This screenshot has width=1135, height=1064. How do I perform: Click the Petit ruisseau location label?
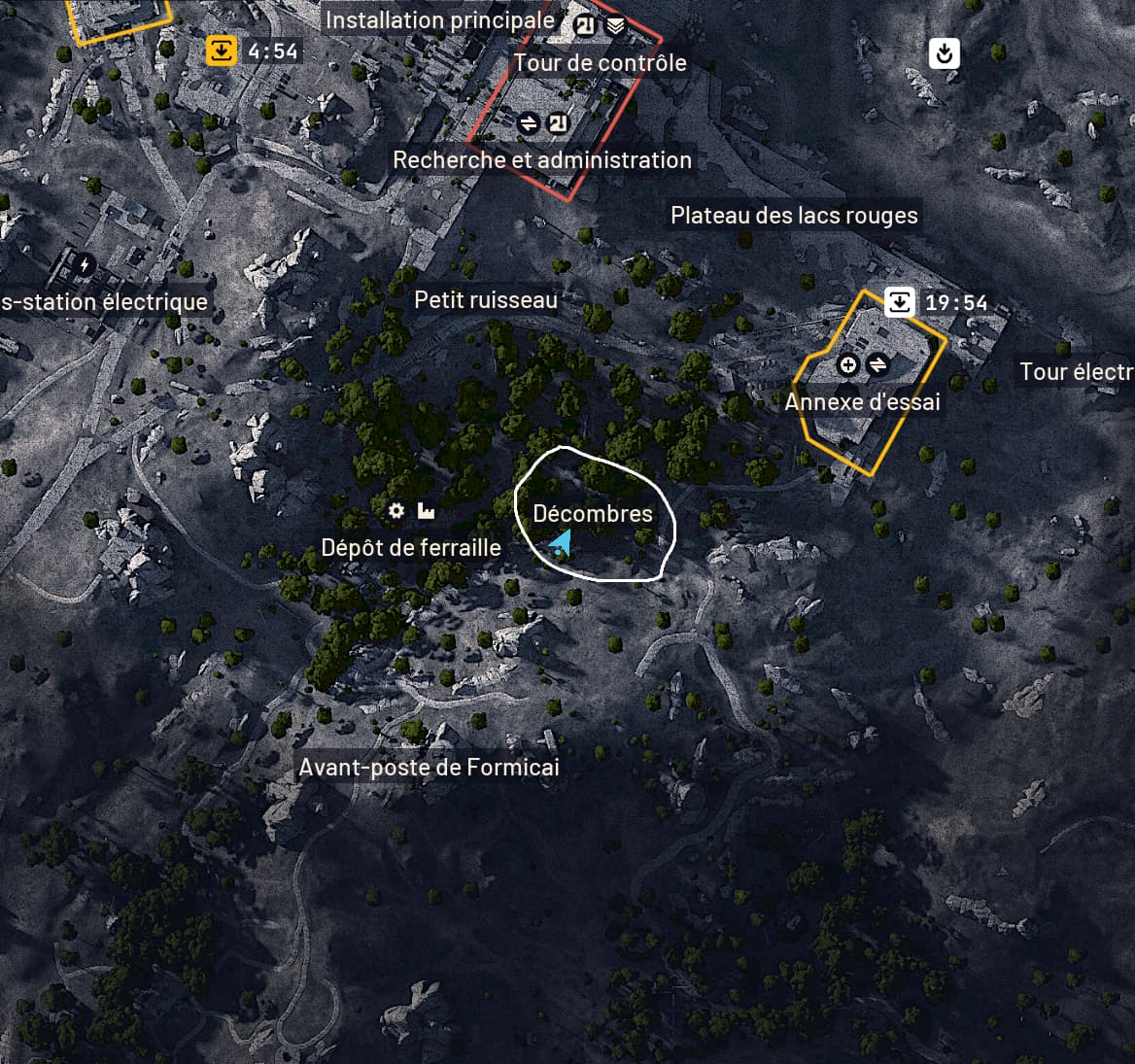tap(486, 299)
